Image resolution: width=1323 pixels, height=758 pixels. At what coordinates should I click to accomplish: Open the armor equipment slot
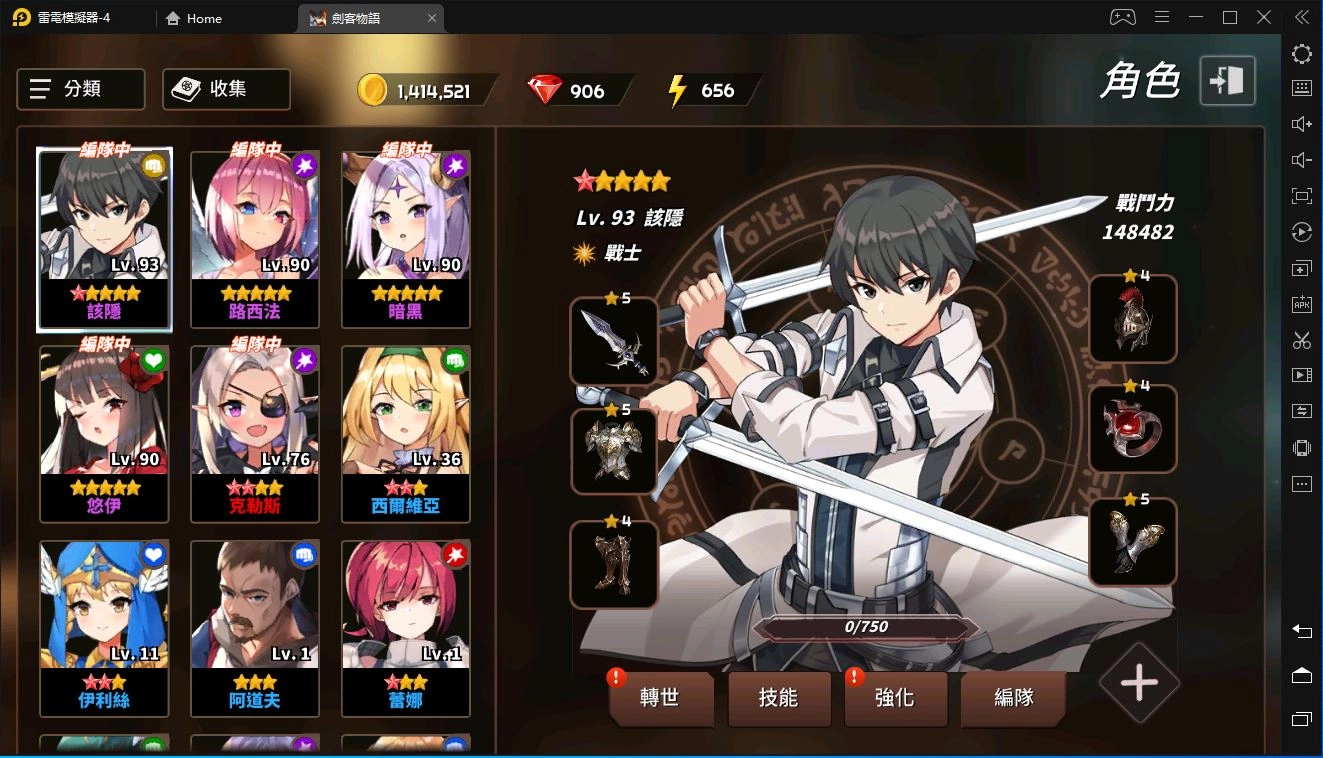click(x=613, y=452)
